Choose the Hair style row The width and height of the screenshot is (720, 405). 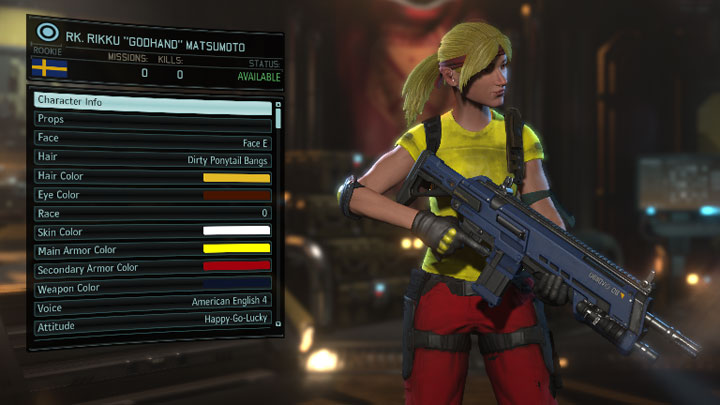(152, 158)
